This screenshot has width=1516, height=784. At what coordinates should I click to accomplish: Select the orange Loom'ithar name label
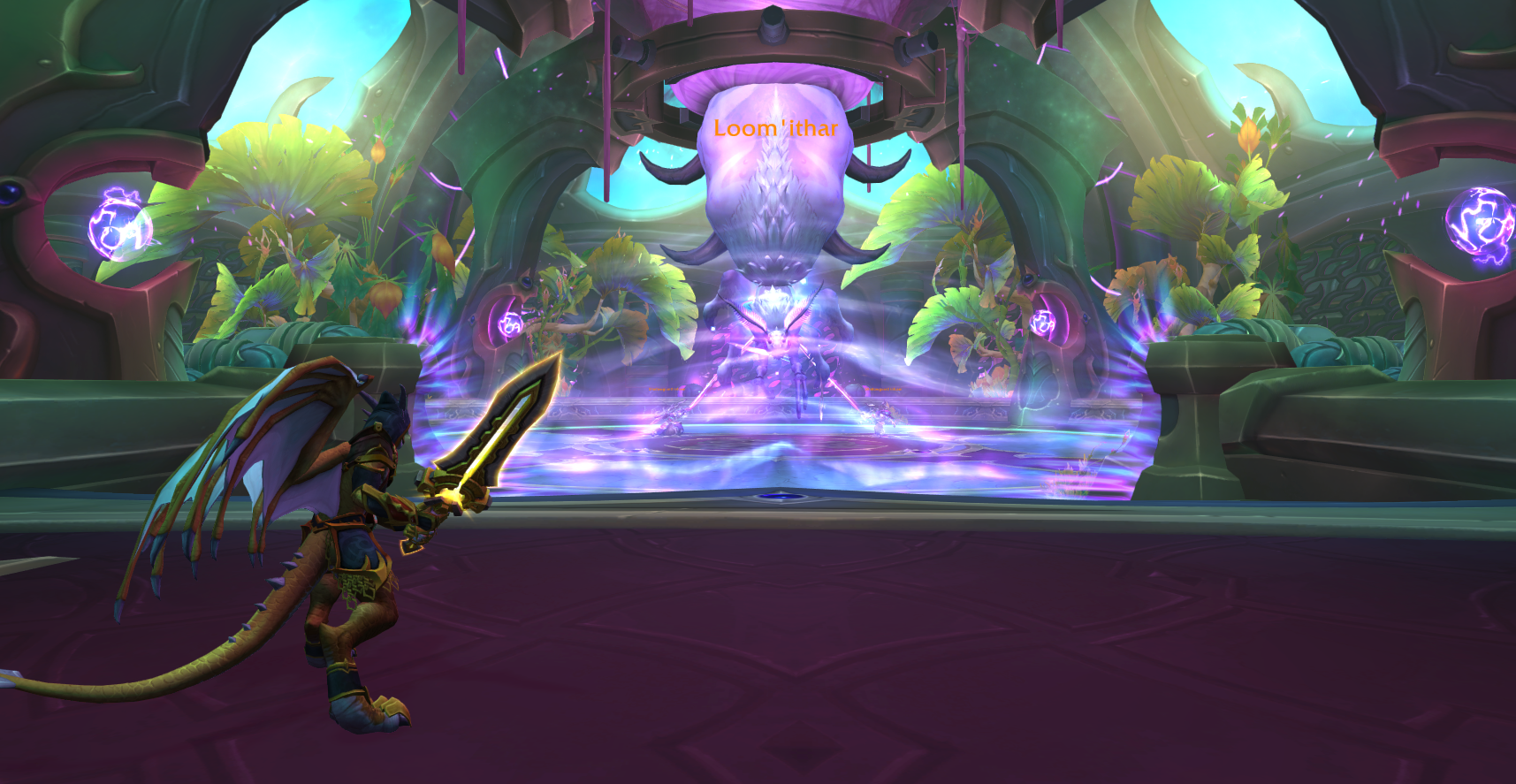775,129
